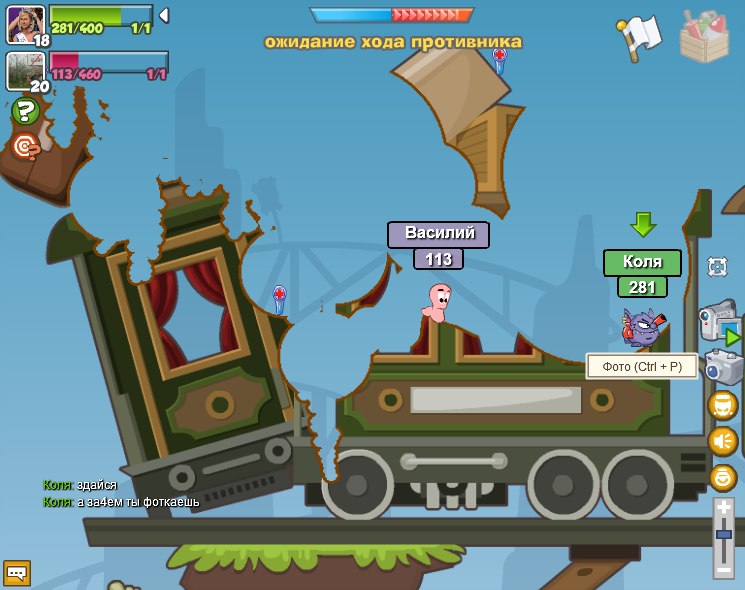Click the orange round button below the speaker

[x=722, y=477]
